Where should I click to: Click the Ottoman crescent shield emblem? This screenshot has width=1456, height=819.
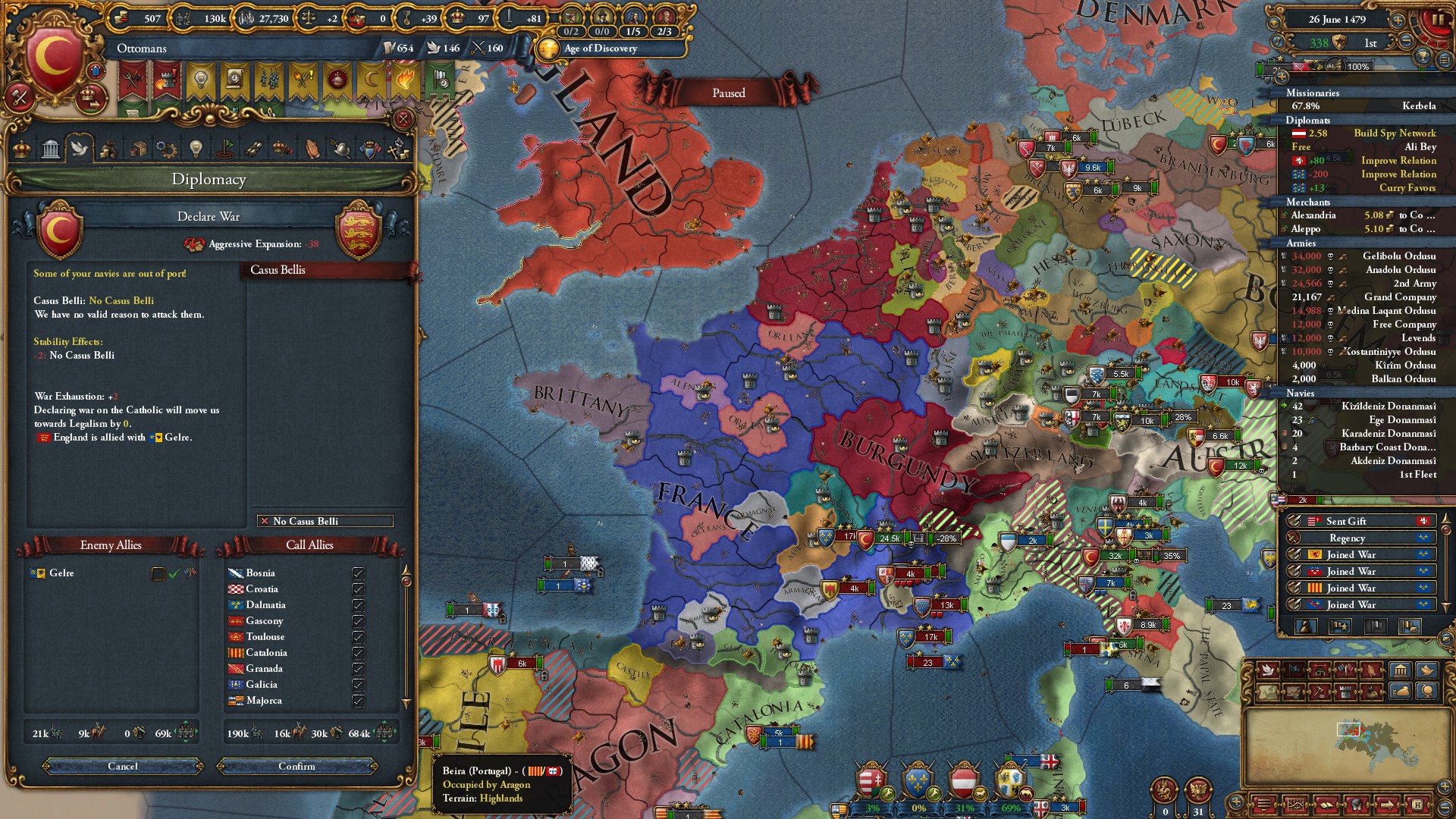54,57
